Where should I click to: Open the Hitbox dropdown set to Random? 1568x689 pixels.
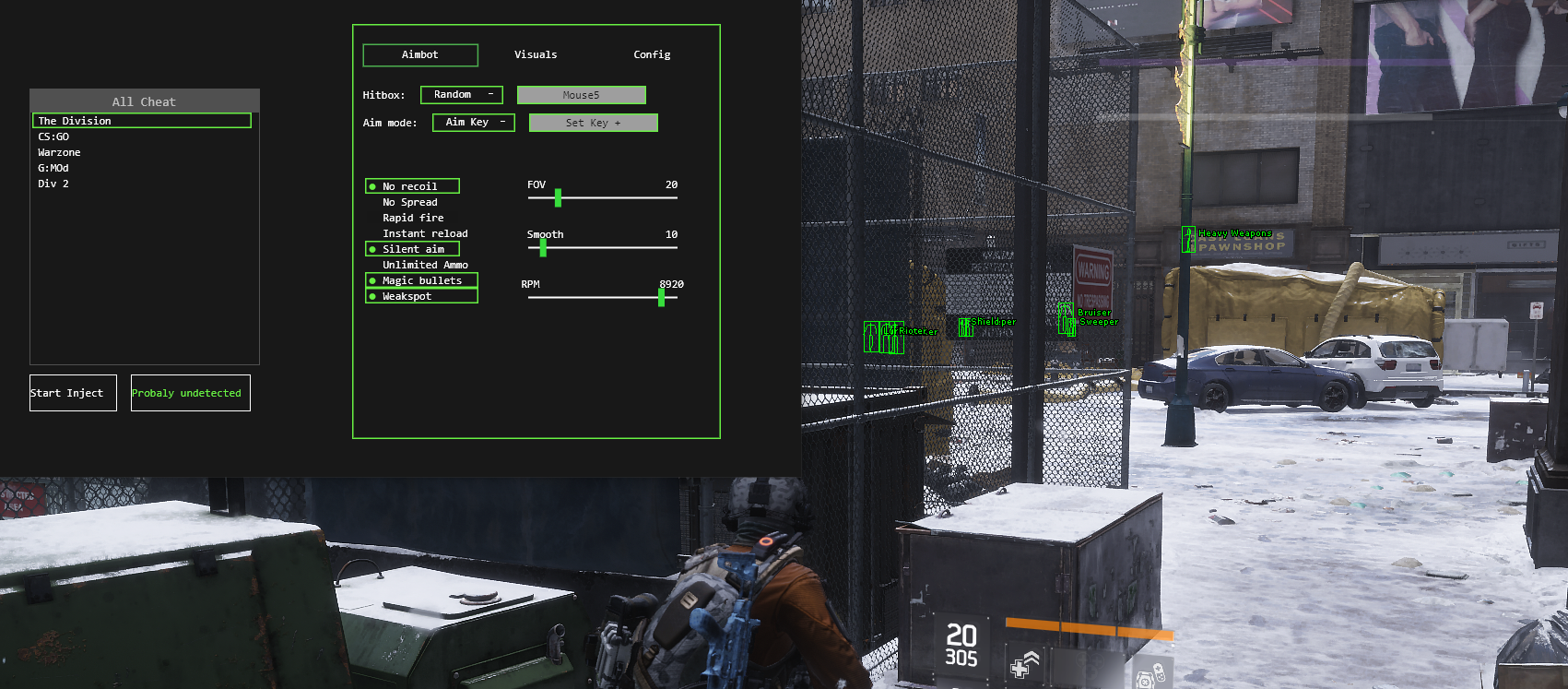pos(462,95)
